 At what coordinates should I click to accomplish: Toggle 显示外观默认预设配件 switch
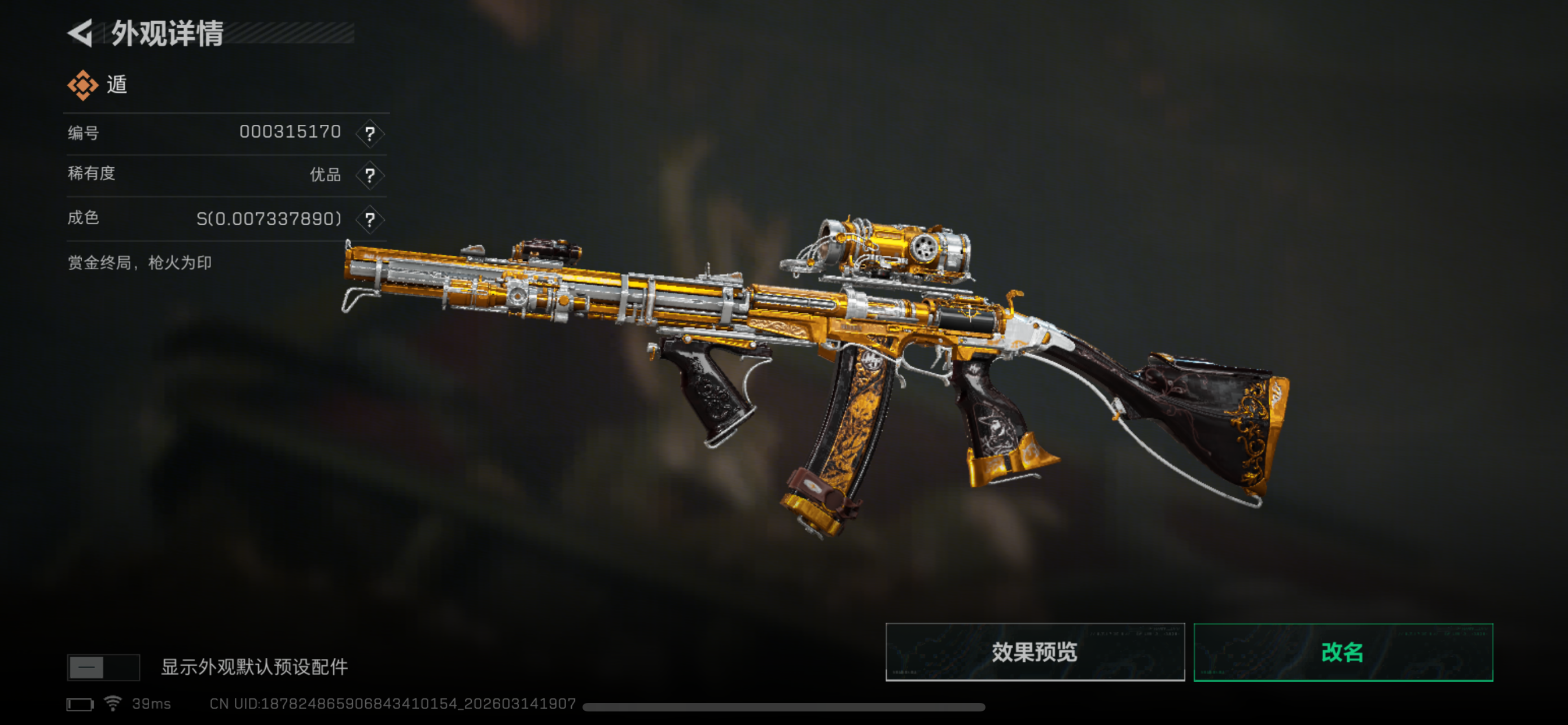pyautogui.click(x=103, y=667)
